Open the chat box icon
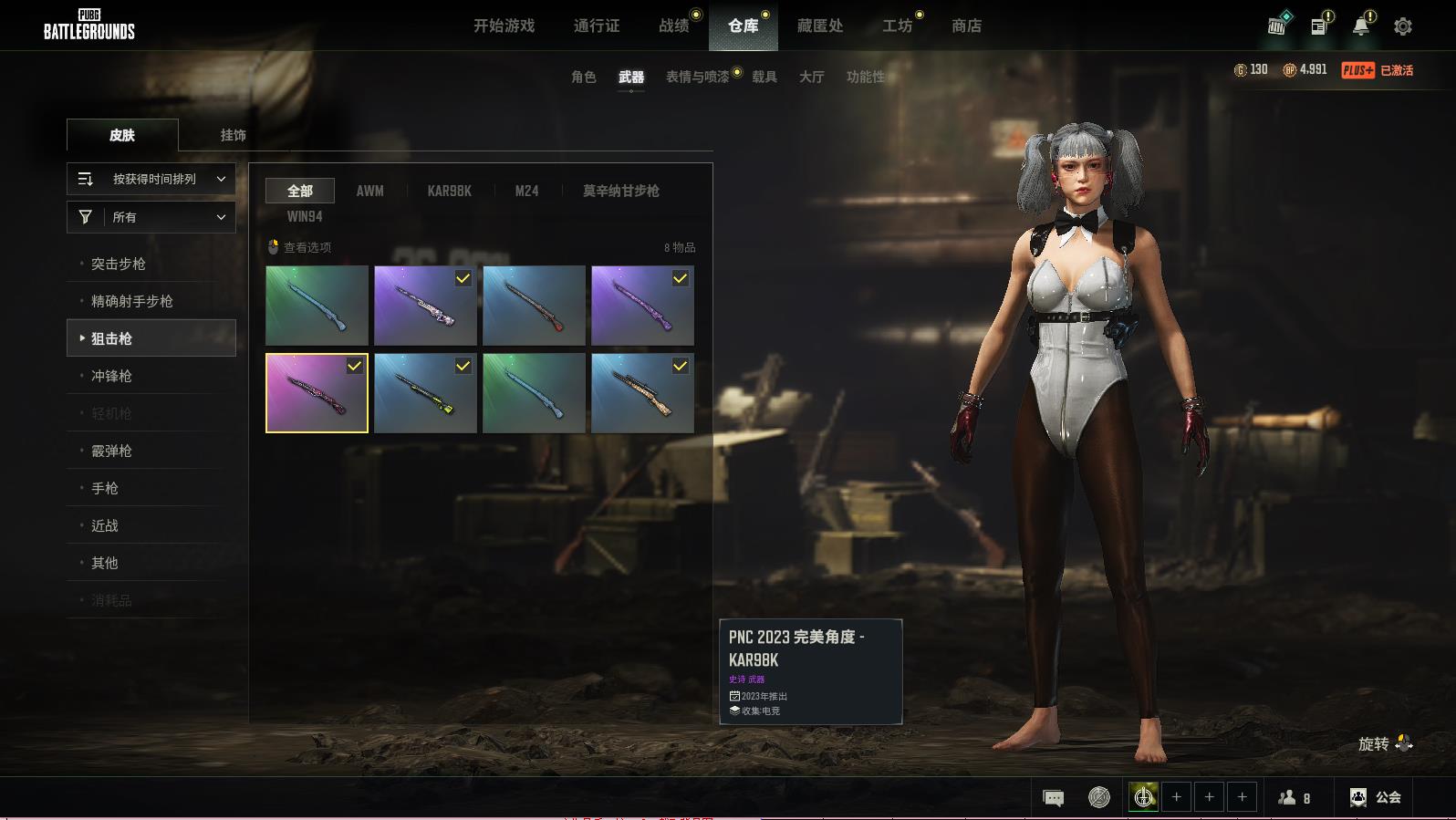 pos(1053,797)
